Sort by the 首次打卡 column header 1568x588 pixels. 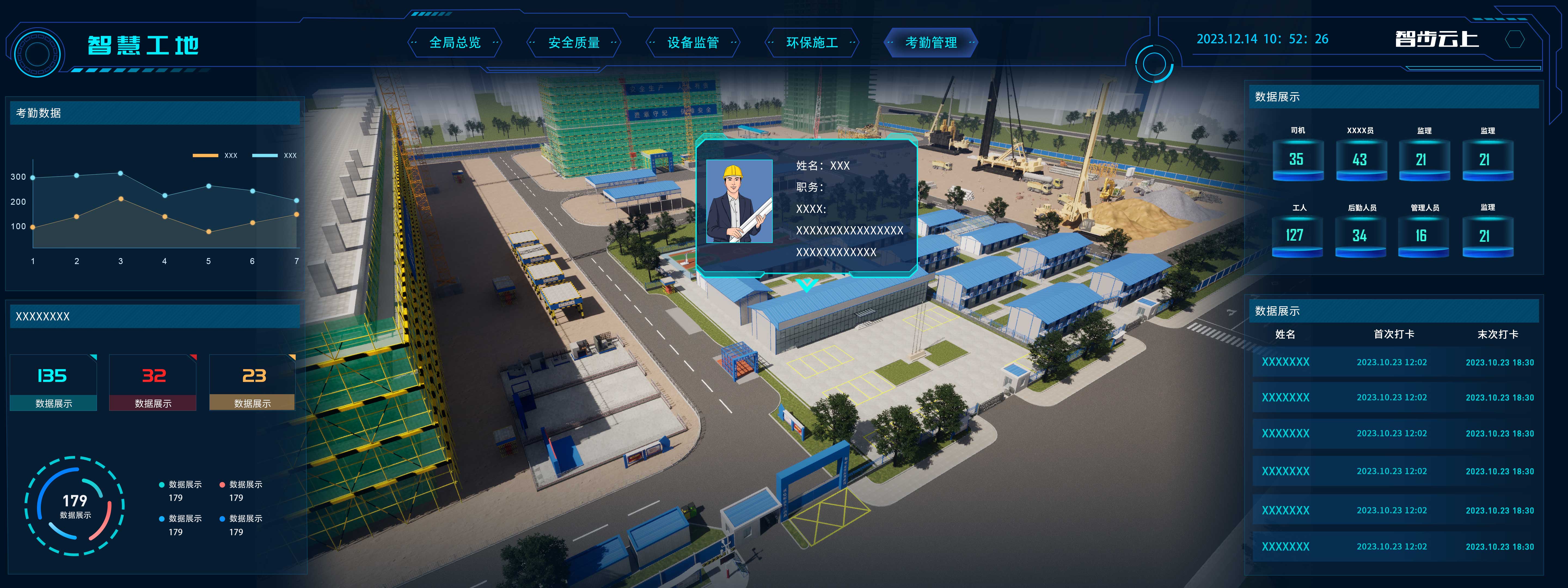[1393, 334]
